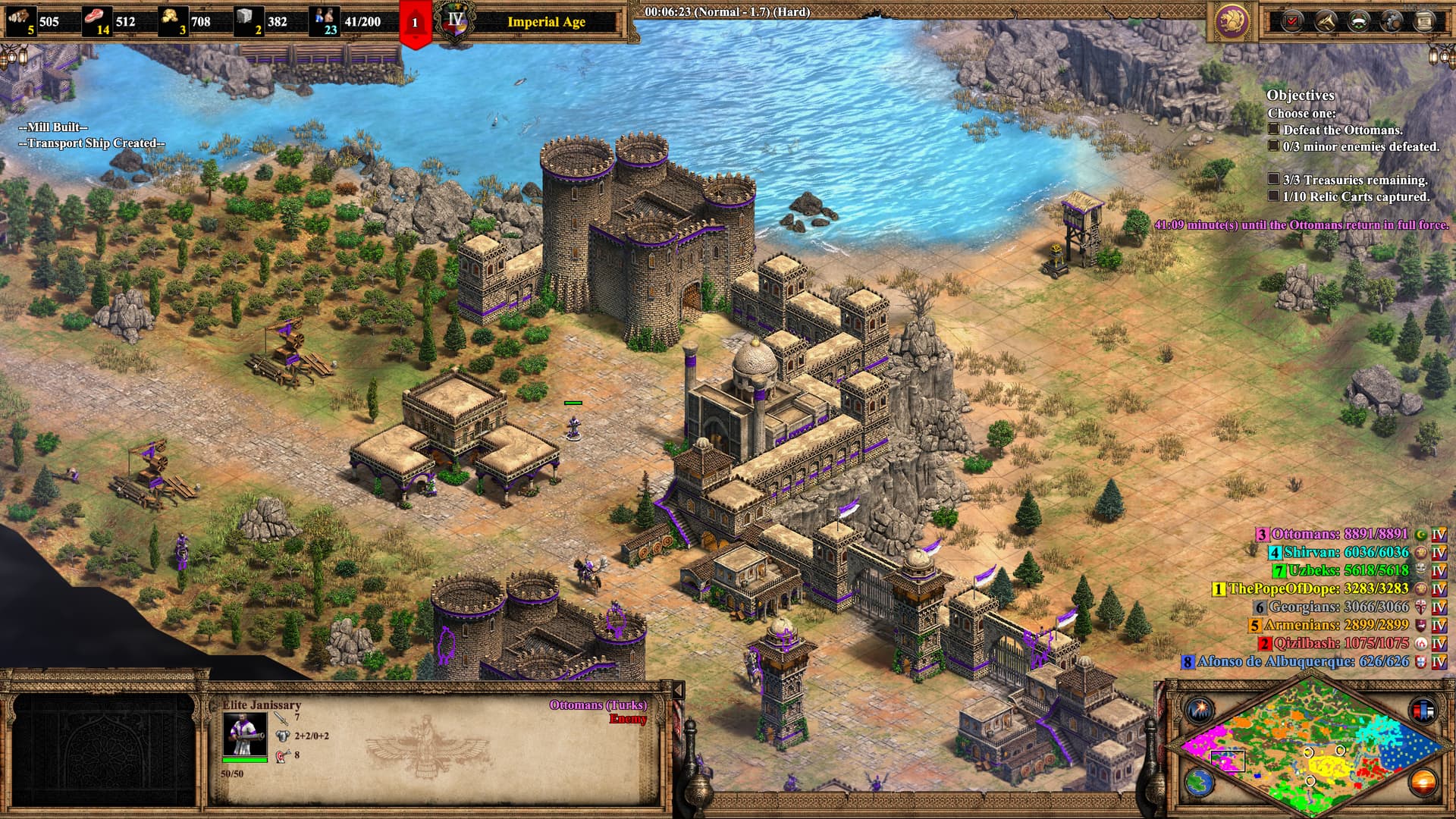This screenshot has height=819, width=1456.
Task: Open the laurel banner tech tree button
Action: coord(1359,21)
